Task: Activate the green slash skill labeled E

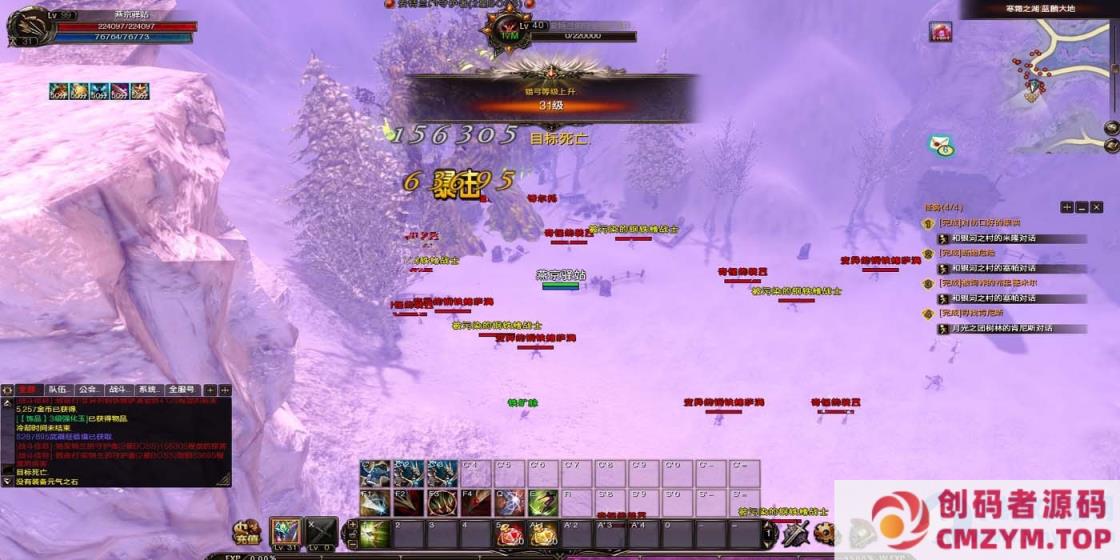Action: pos(543,502)
